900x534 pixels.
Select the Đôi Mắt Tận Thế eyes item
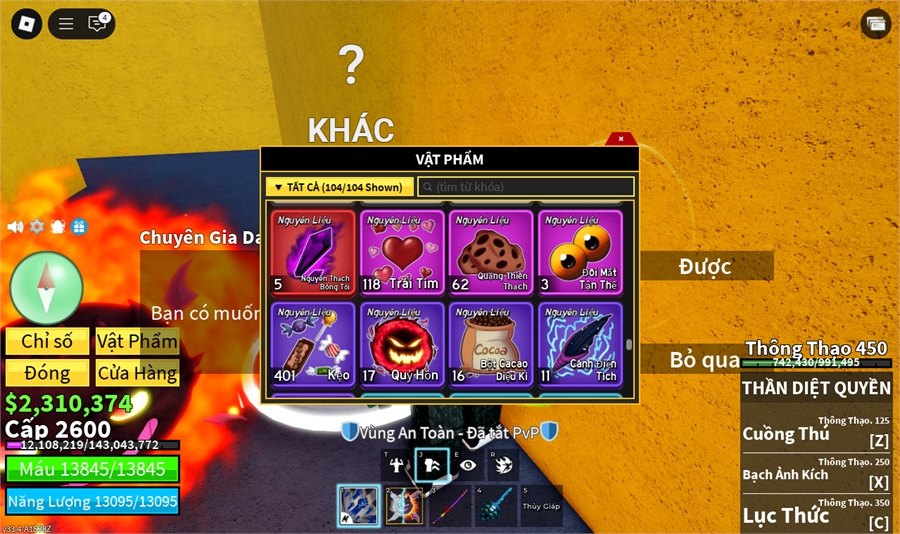[x=579, y=252]
